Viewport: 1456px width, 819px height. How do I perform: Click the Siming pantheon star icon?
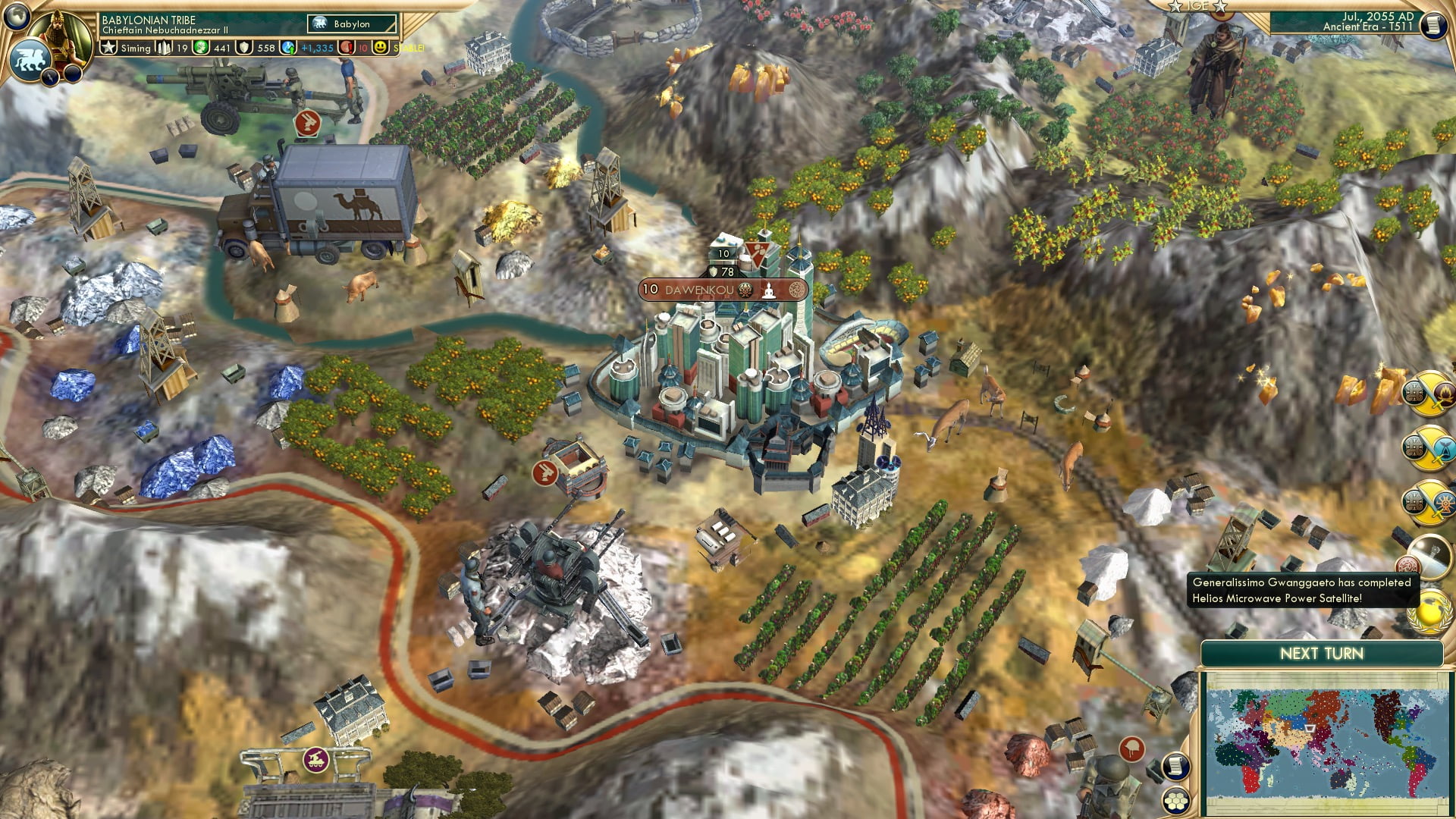tap(108, 47)
